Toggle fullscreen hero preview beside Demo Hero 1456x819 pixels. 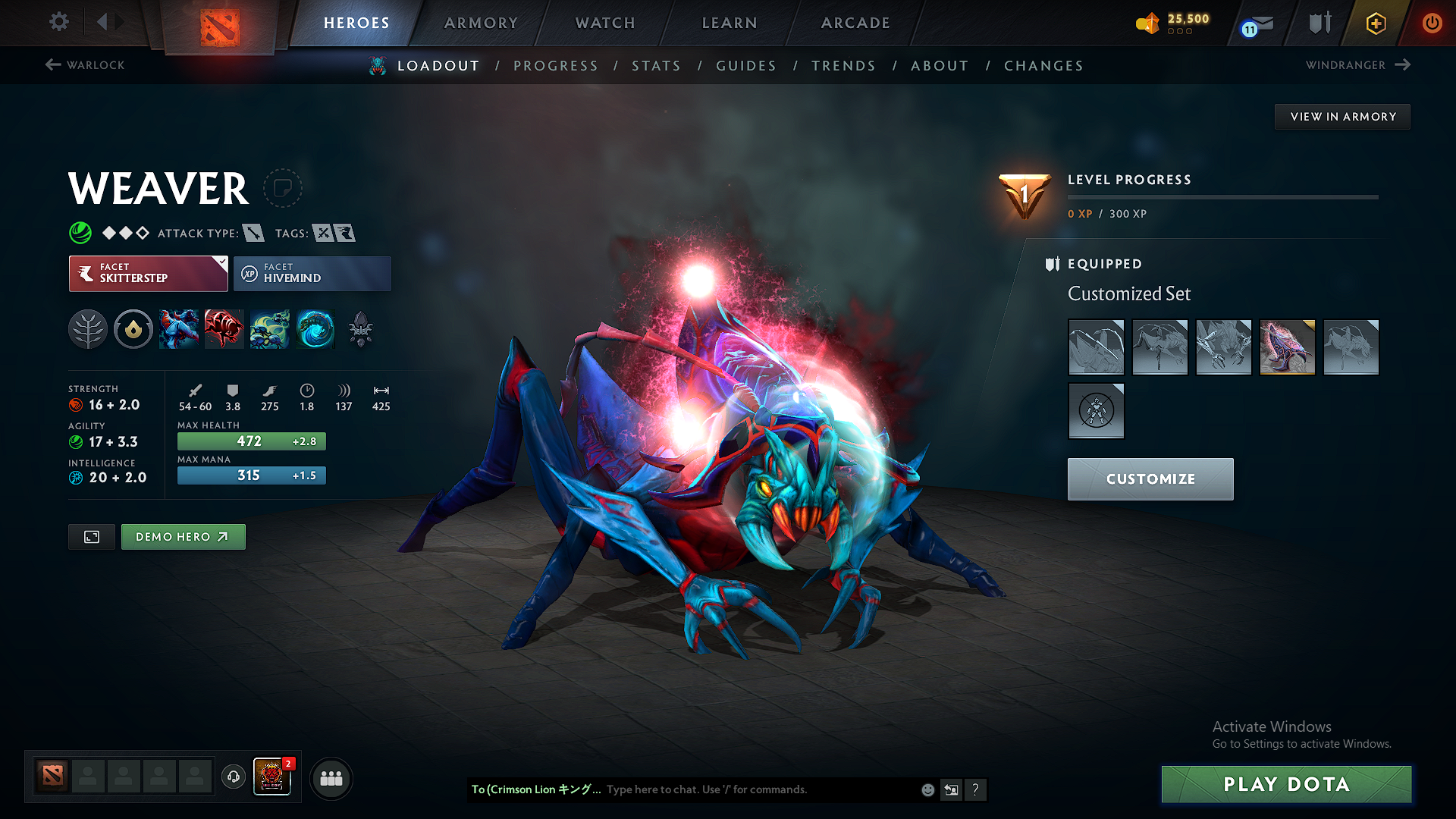click(91, 536)
